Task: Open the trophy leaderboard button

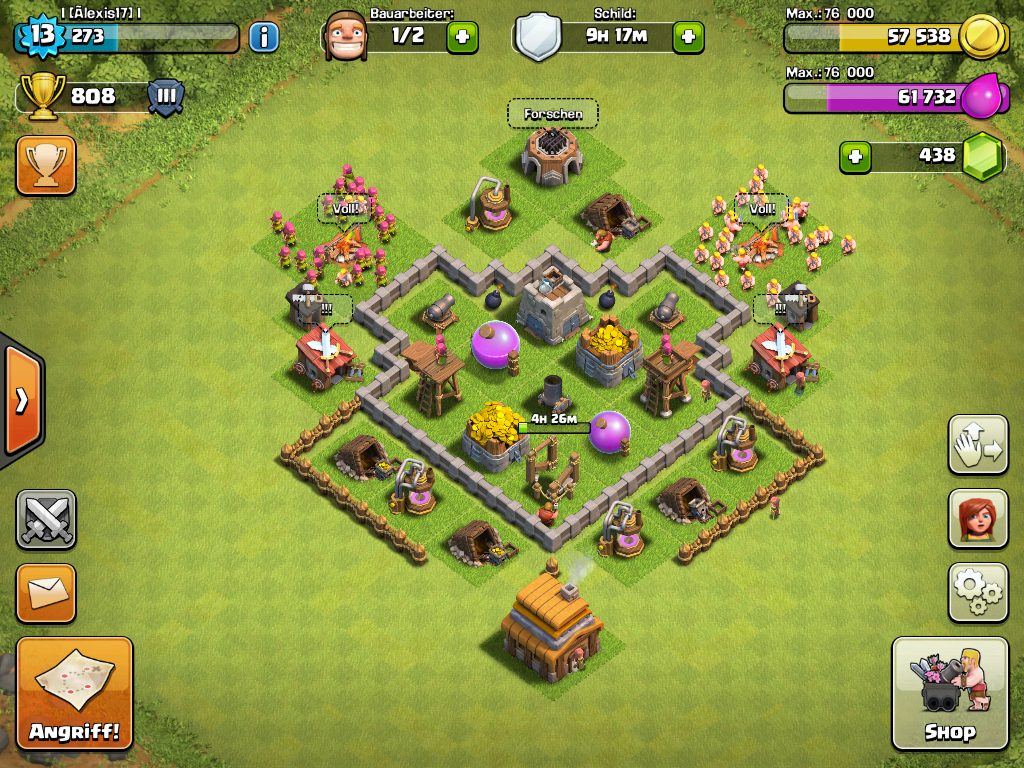Action: point(45,165)
